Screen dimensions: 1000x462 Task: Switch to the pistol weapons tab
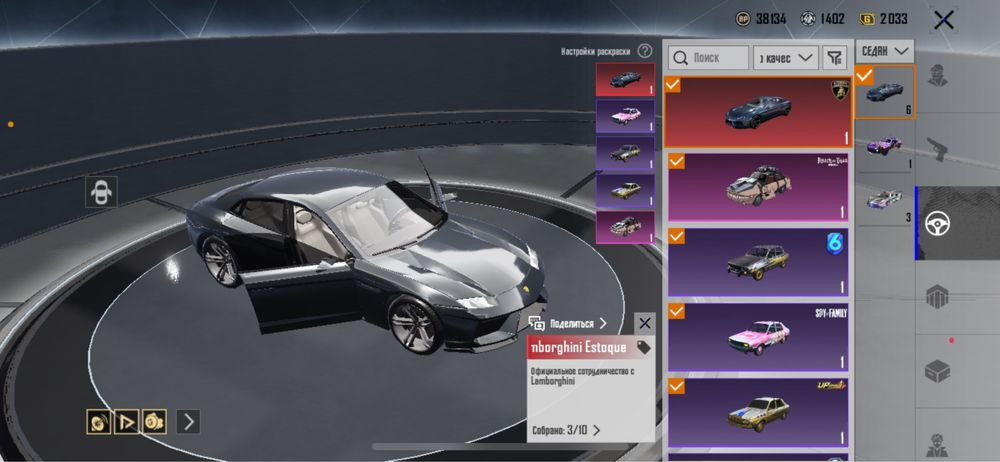937,149
